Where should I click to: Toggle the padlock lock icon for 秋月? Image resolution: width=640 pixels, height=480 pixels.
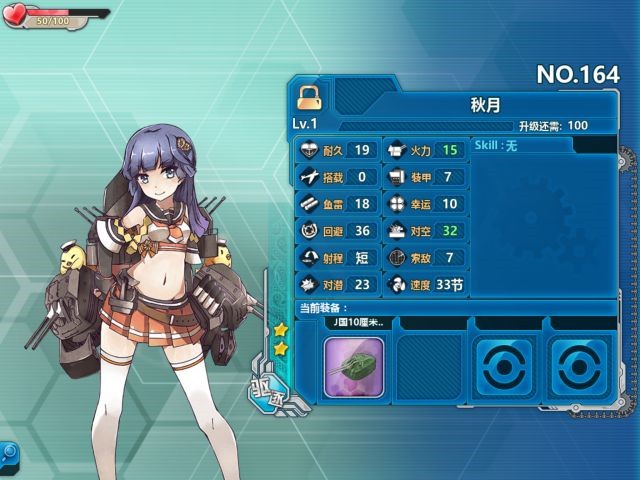coord(308,96)
